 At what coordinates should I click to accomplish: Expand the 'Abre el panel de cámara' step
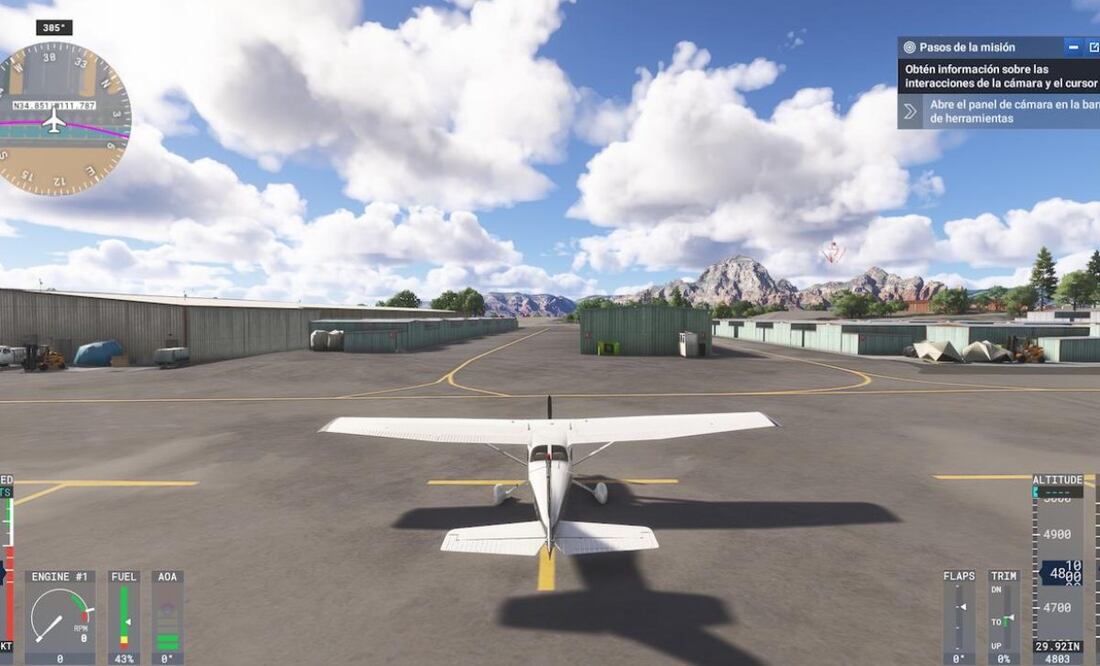[x=910, y=111]
